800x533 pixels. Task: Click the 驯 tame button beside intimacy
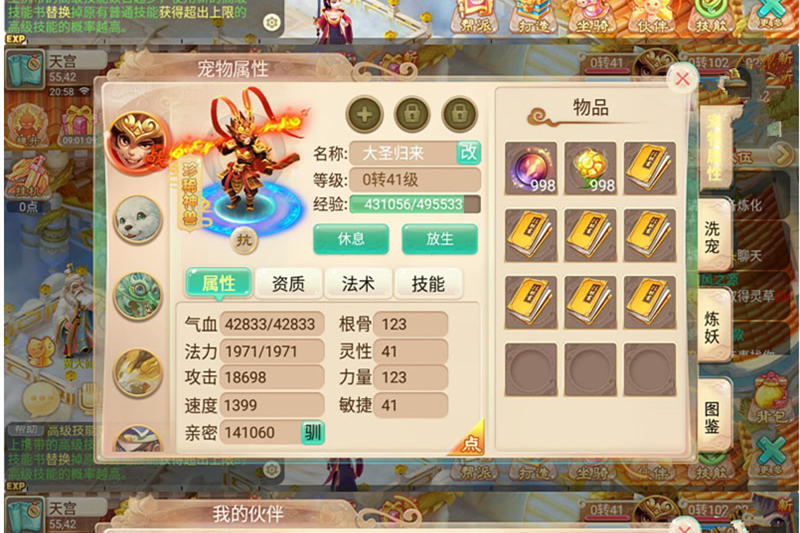click(x=312, y=432)
